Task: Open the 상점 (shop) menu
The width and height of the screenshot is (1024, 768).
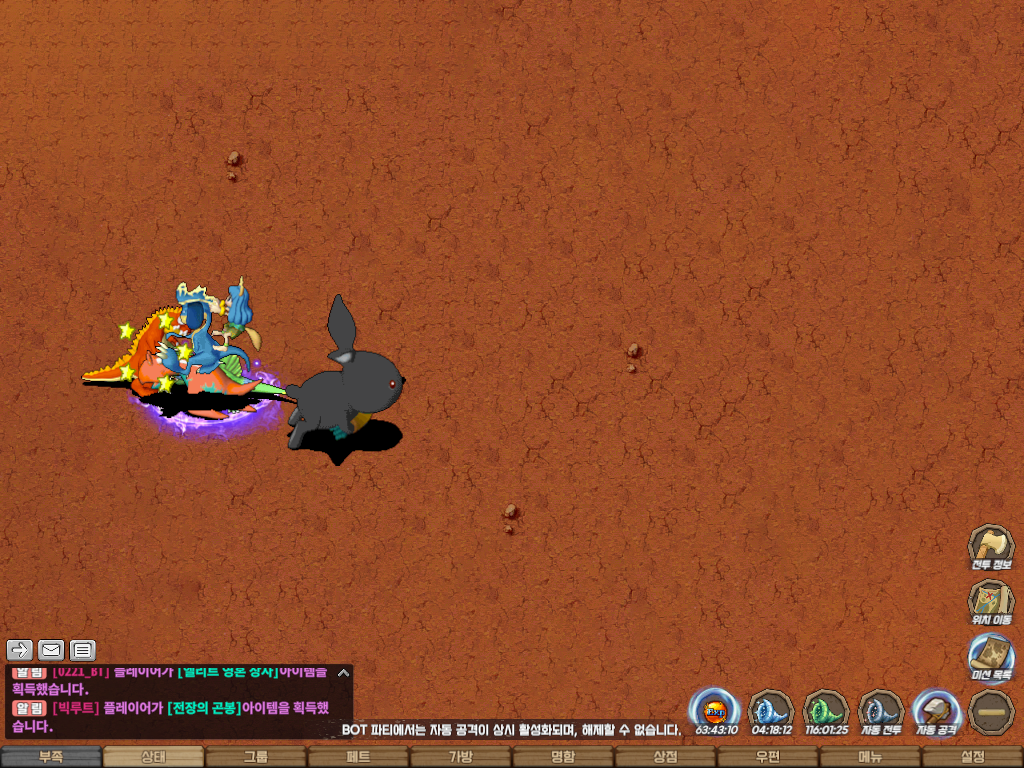Action: click(665, 757)
